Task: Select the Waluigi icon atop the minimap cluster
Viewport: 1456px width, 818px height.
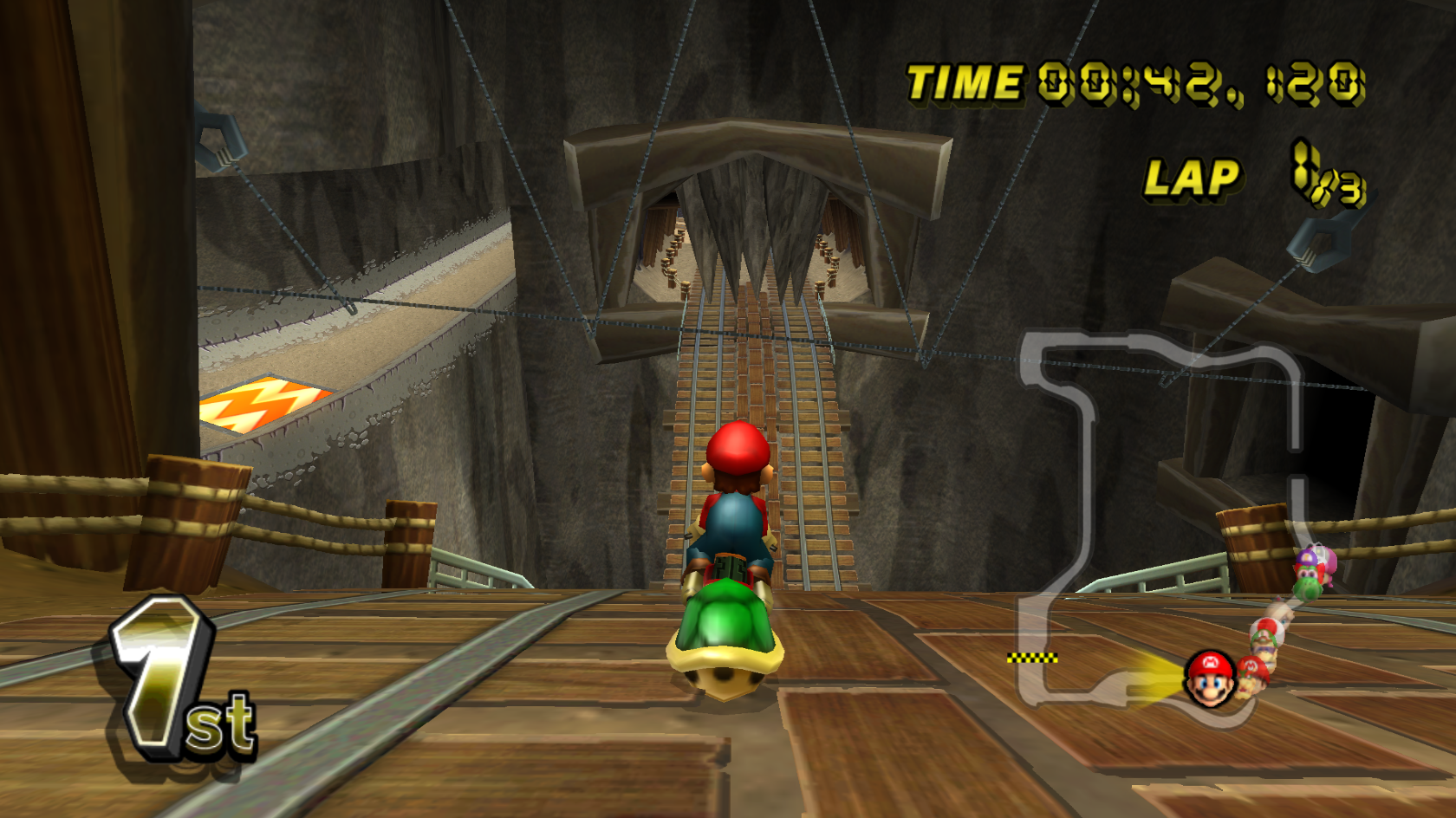Action: pyautogui.click(x=1307, y=555)
